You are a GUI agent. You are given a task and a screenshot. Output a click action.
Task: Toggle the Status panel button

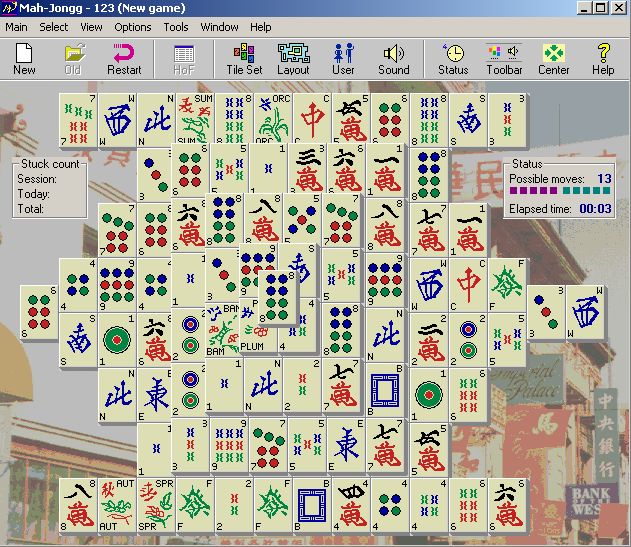pos(453,59)
